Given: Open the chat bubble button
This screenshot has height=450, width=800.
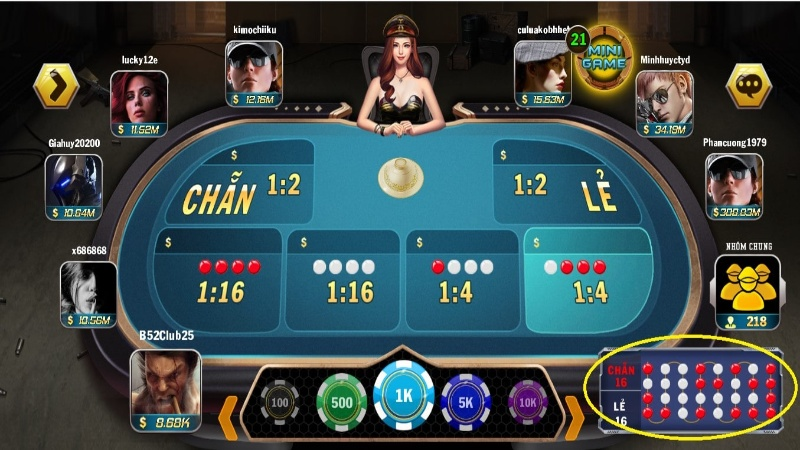Looking at the screenshot, I should click(746, 86).
